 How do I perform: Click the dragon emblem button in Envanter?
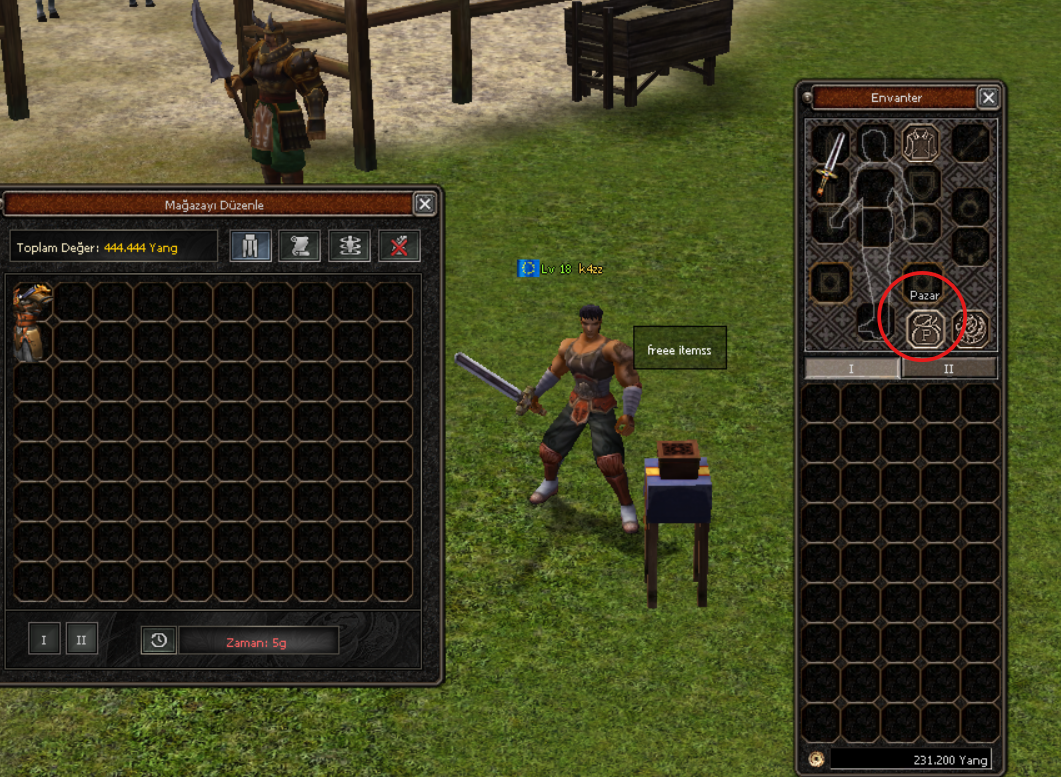[969, 328]
